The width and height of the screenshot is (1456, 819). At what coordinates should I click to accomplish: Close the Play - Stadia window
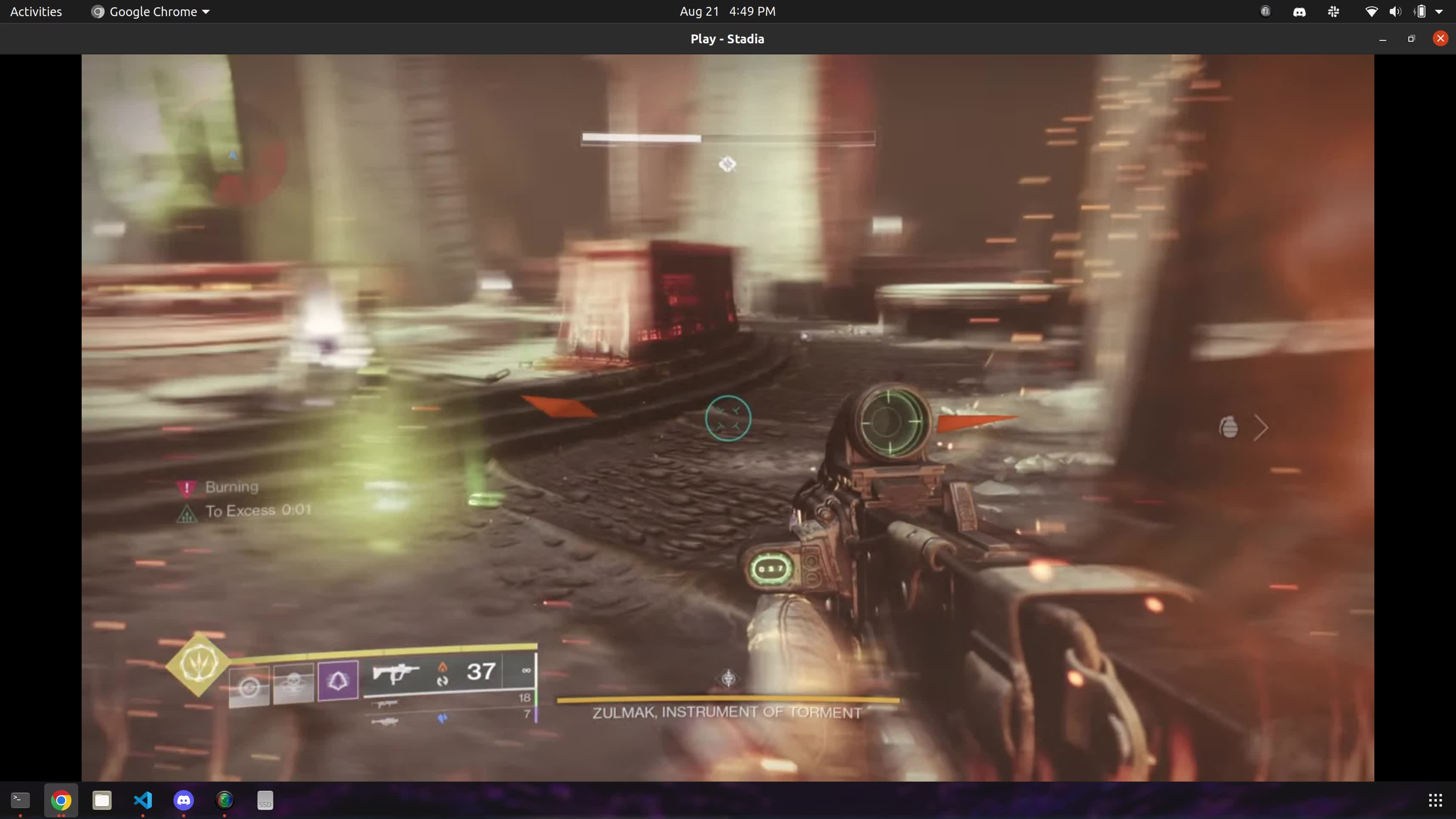coord(1440,38)
